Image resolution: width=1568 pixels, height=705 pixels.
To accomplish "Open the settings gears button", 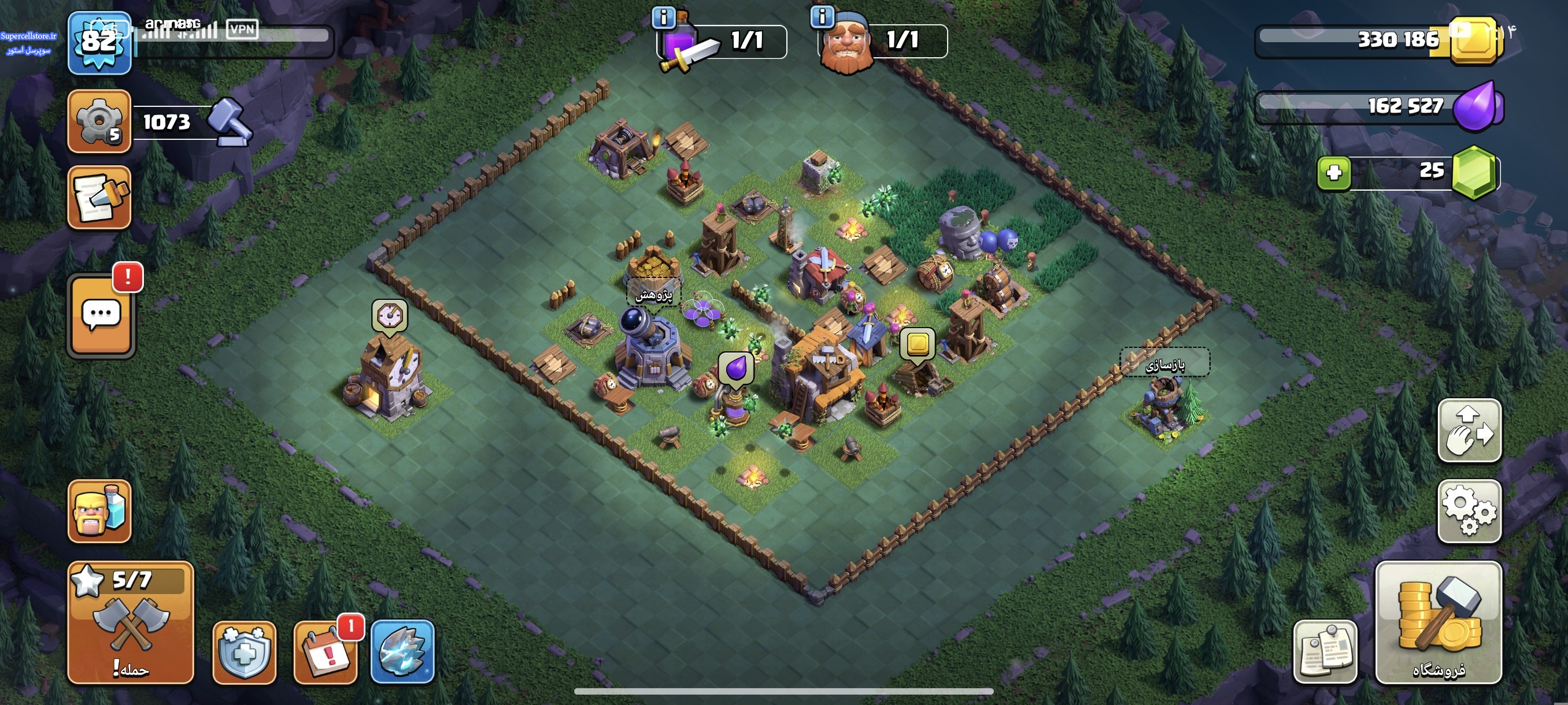I will 1469,511.
